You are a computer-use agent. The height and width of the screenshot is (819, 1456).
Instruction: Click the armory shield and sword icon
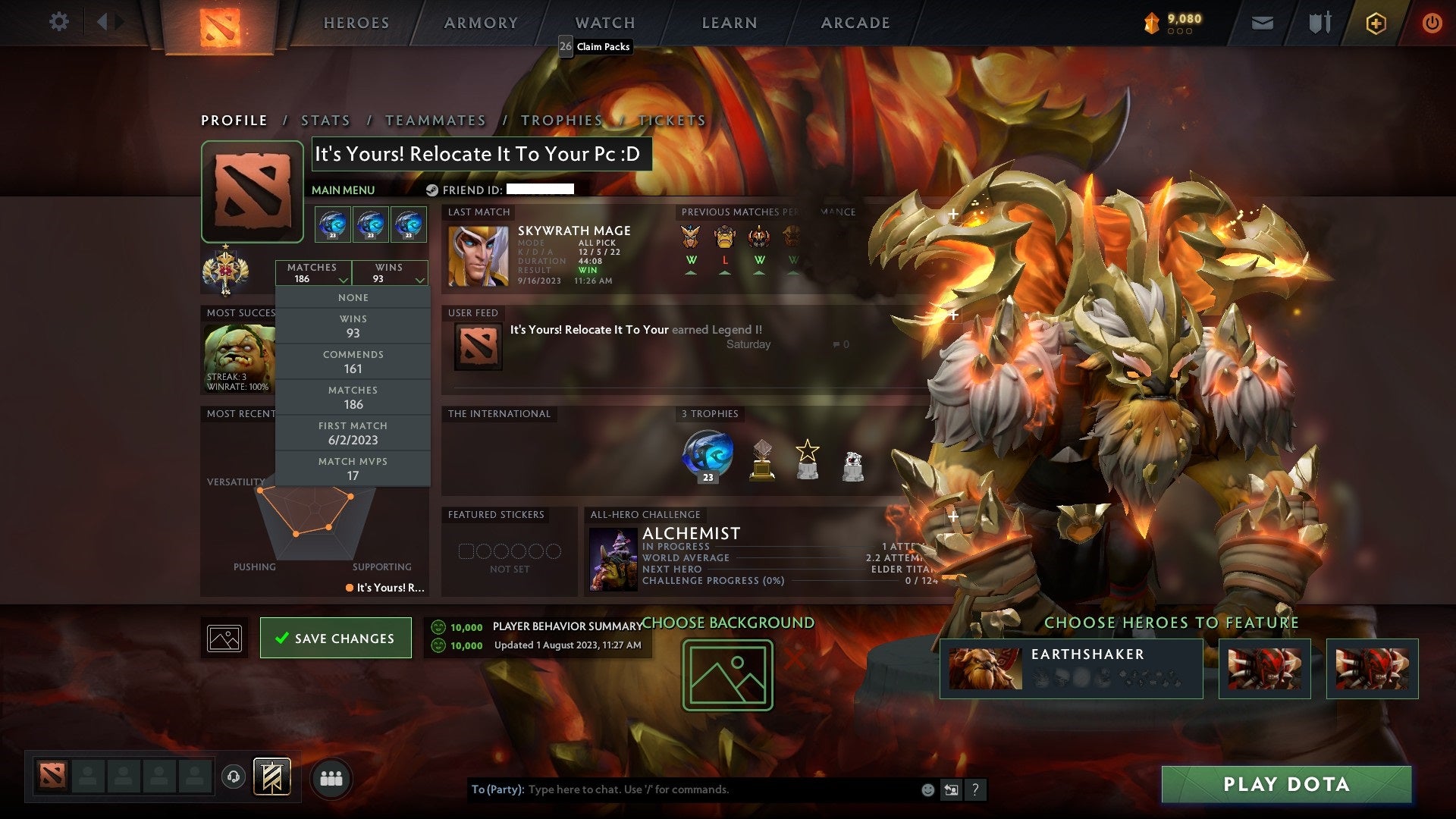1319,23
